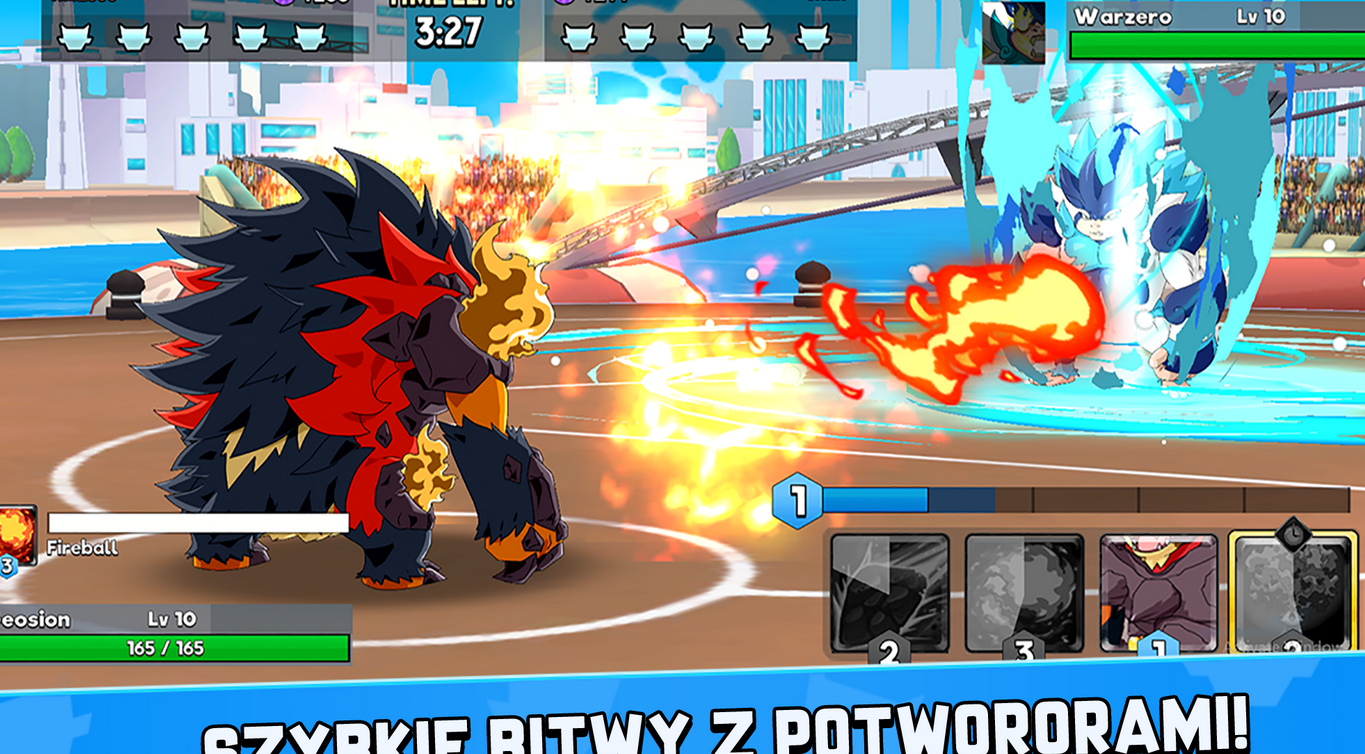Choose the greyed-out card costing 3

coord(1024,593)
